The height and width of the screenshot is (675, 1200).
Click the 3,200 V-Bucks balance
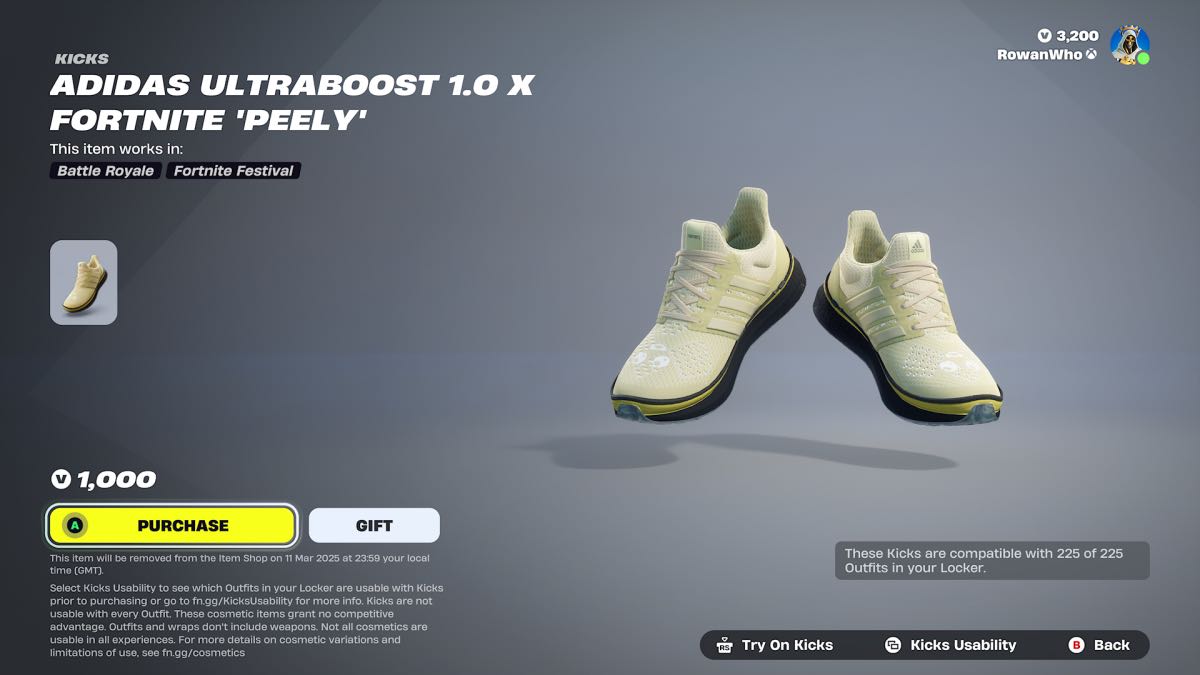pyautogui.click(x=1068, y=36)
